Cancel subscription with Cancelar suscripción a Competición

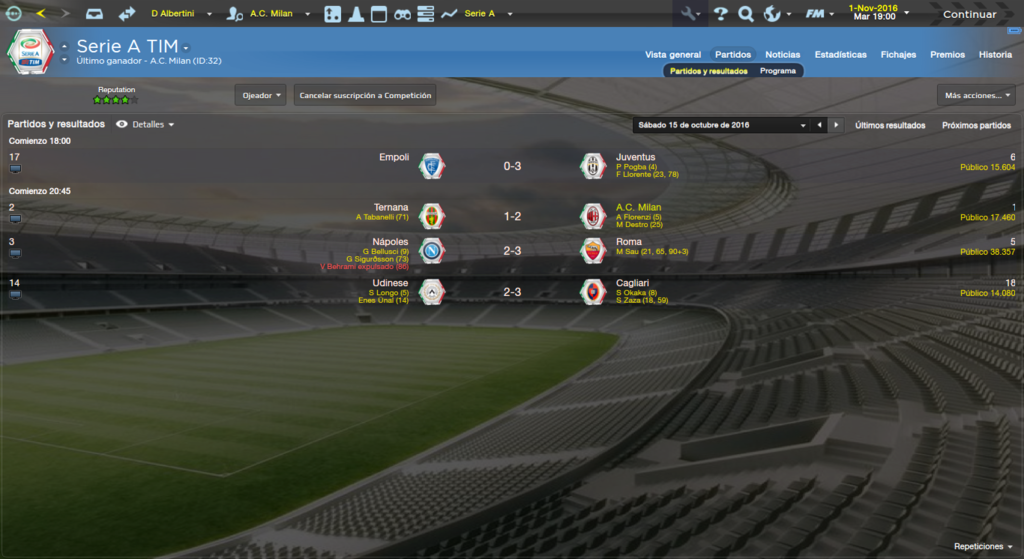365,95
